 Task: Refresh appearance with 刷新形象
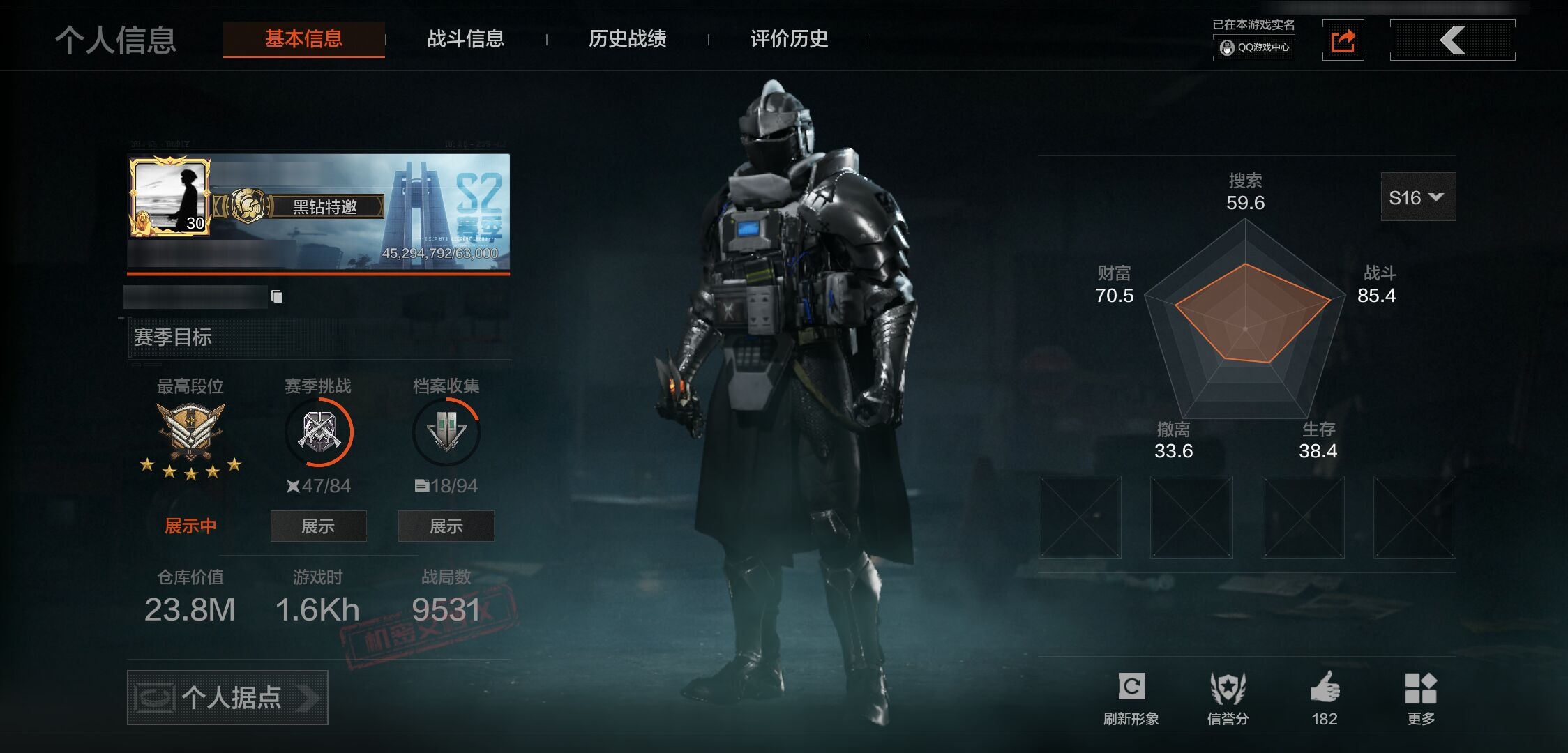pyautogui.click(x=1131, y=698)
